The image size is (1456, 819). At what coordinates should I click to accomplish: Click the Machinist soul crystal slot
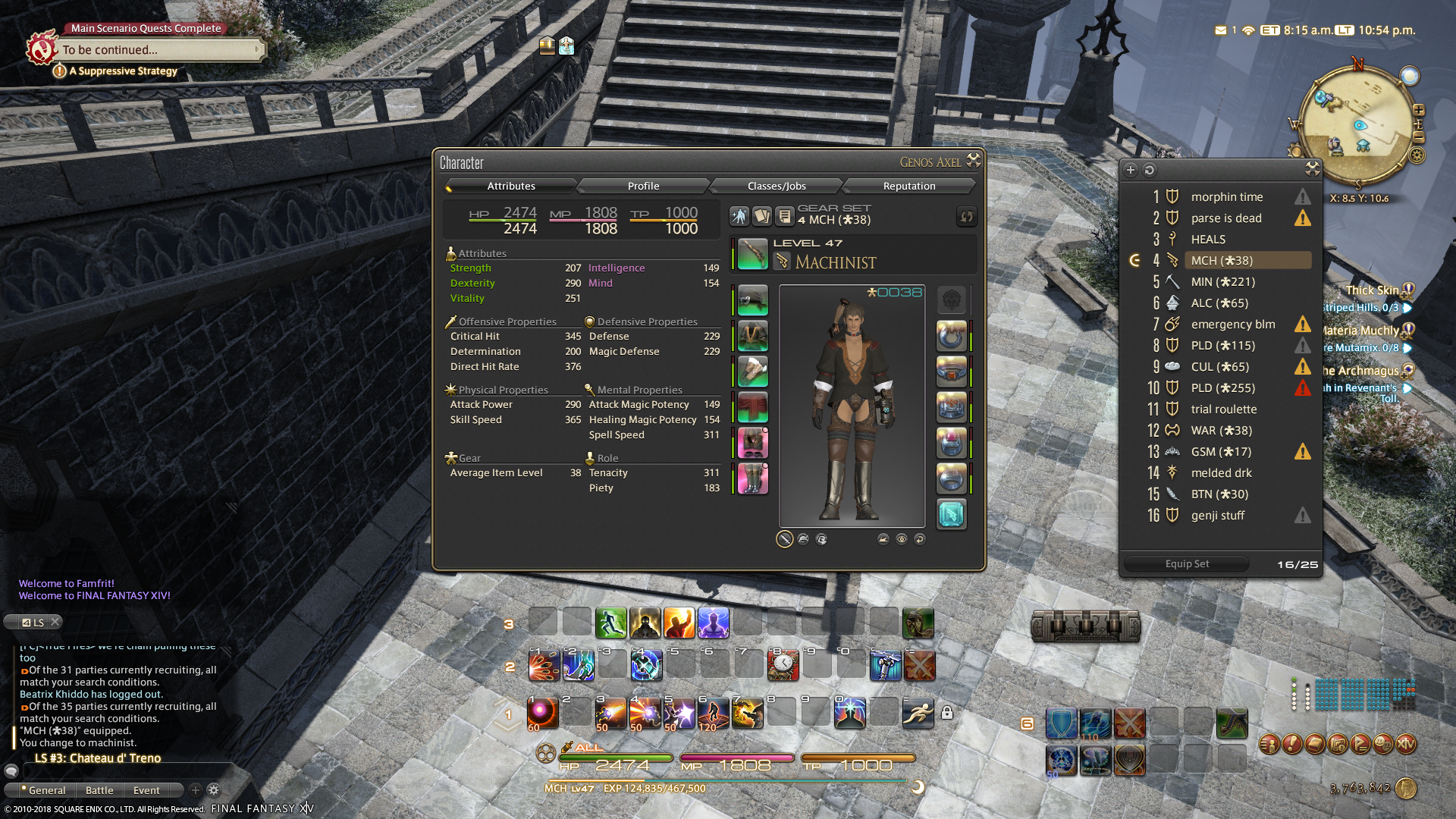pyautogui.click(x=952, y=514)
